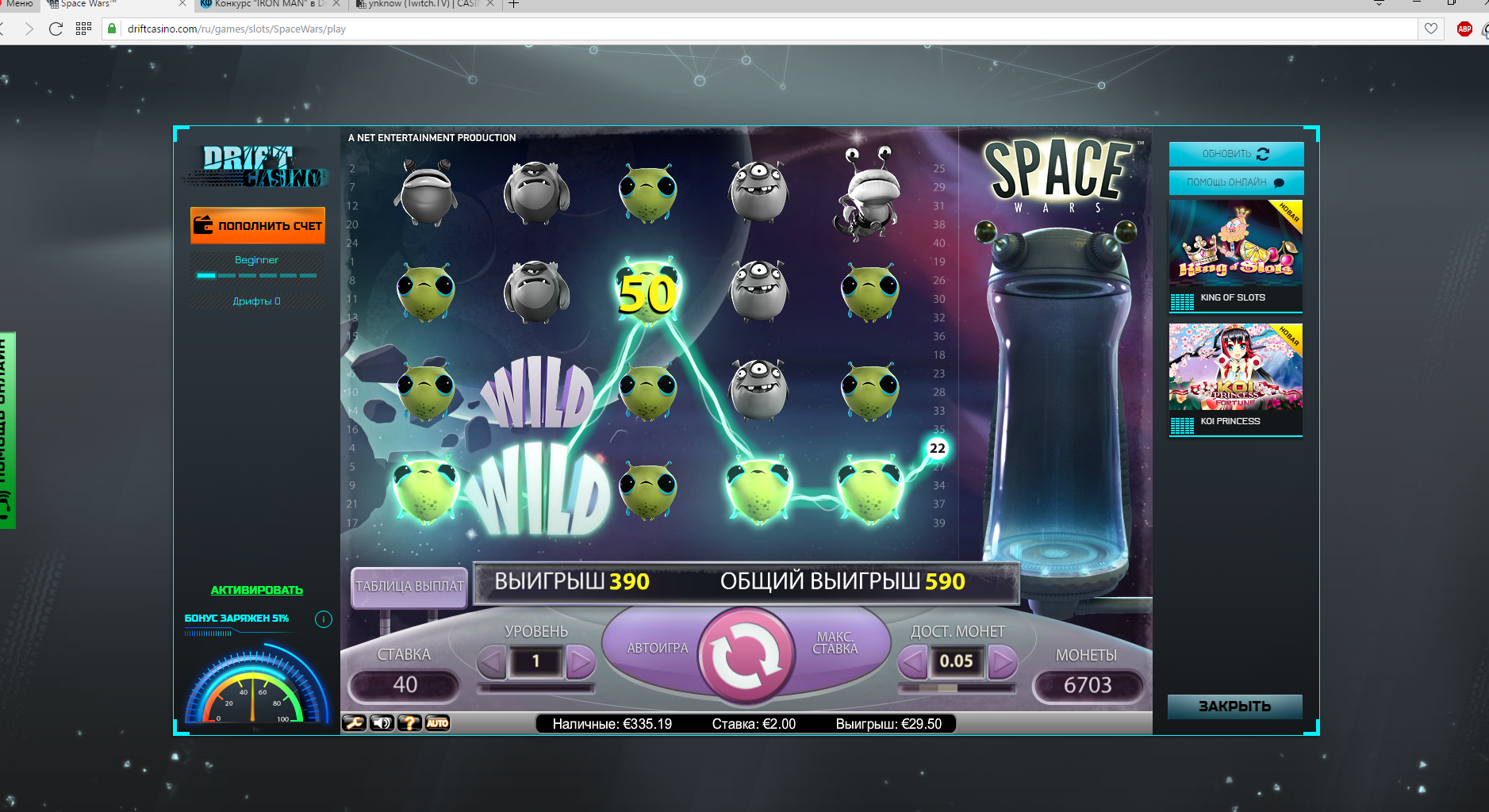The image size is (1489, 812).
Task: Open game settings wrench icon
Action: 354,723
